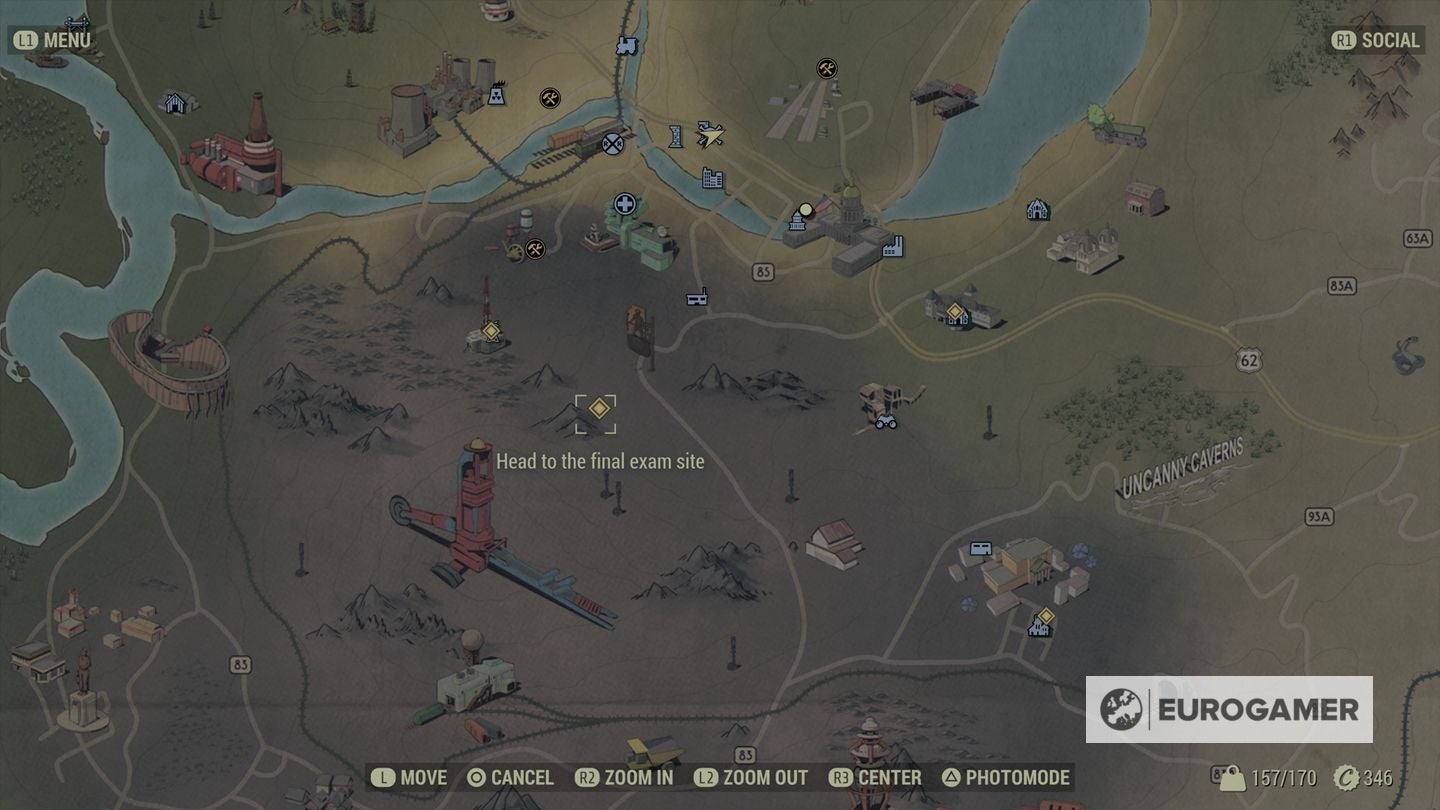Click the Eurogamer watermark logo
Viewport: 1440px width, 810px height.
(1228, 709)
